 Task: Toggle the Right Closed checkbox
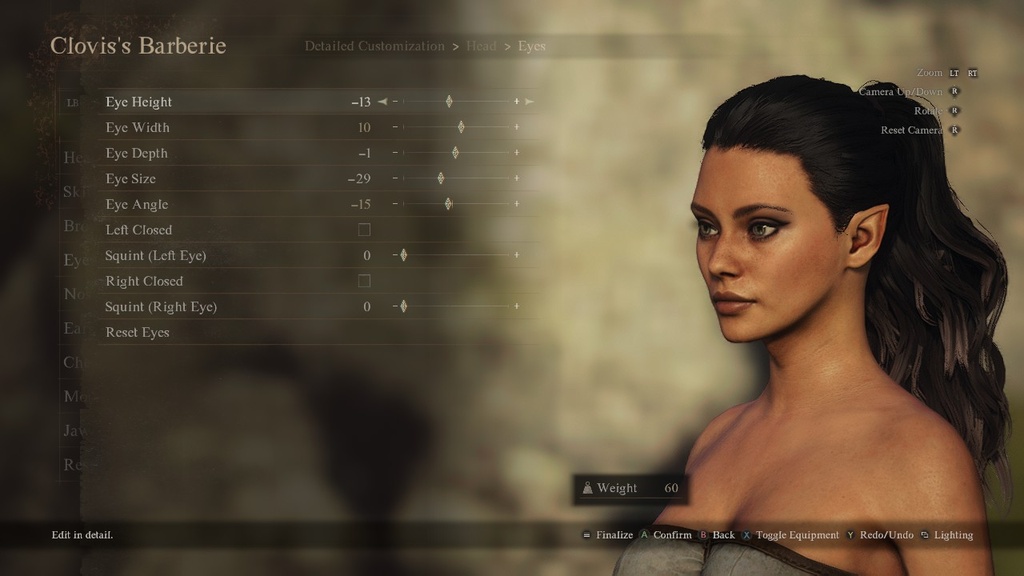tap(364, 281)
